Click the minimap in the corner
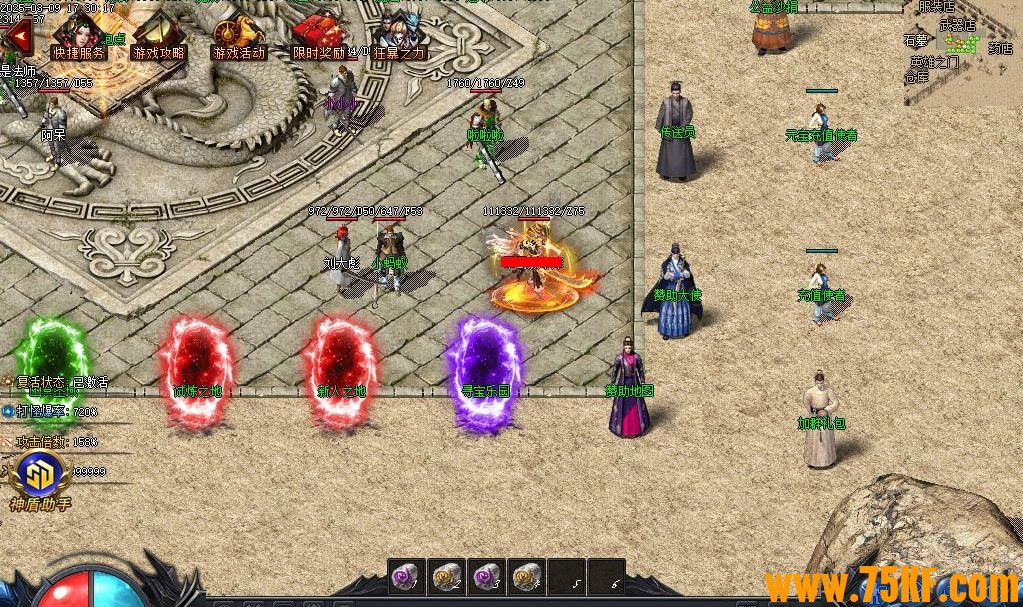This screenshot has width=1023, height=607. click(x=962, y=50)
